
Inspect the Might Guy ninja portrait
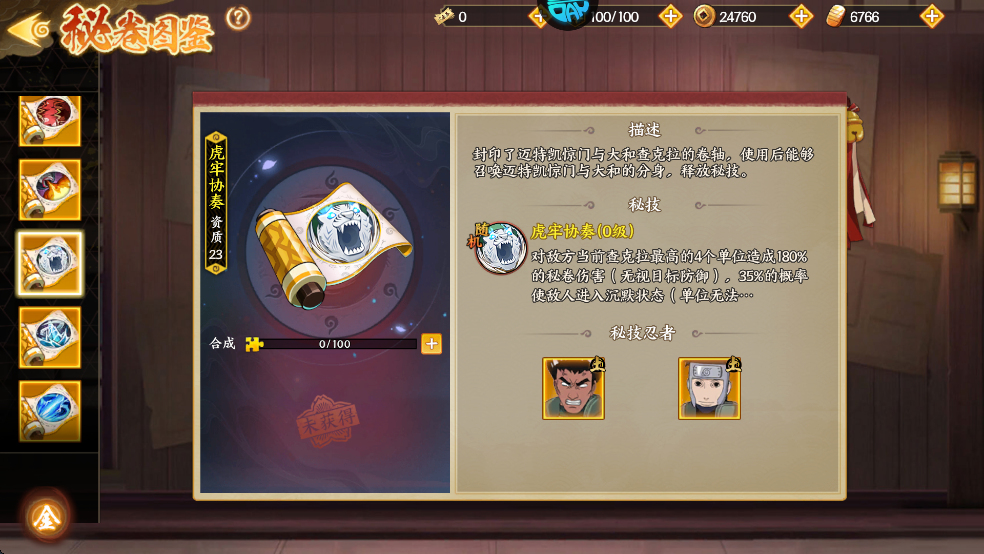(573, 388)
